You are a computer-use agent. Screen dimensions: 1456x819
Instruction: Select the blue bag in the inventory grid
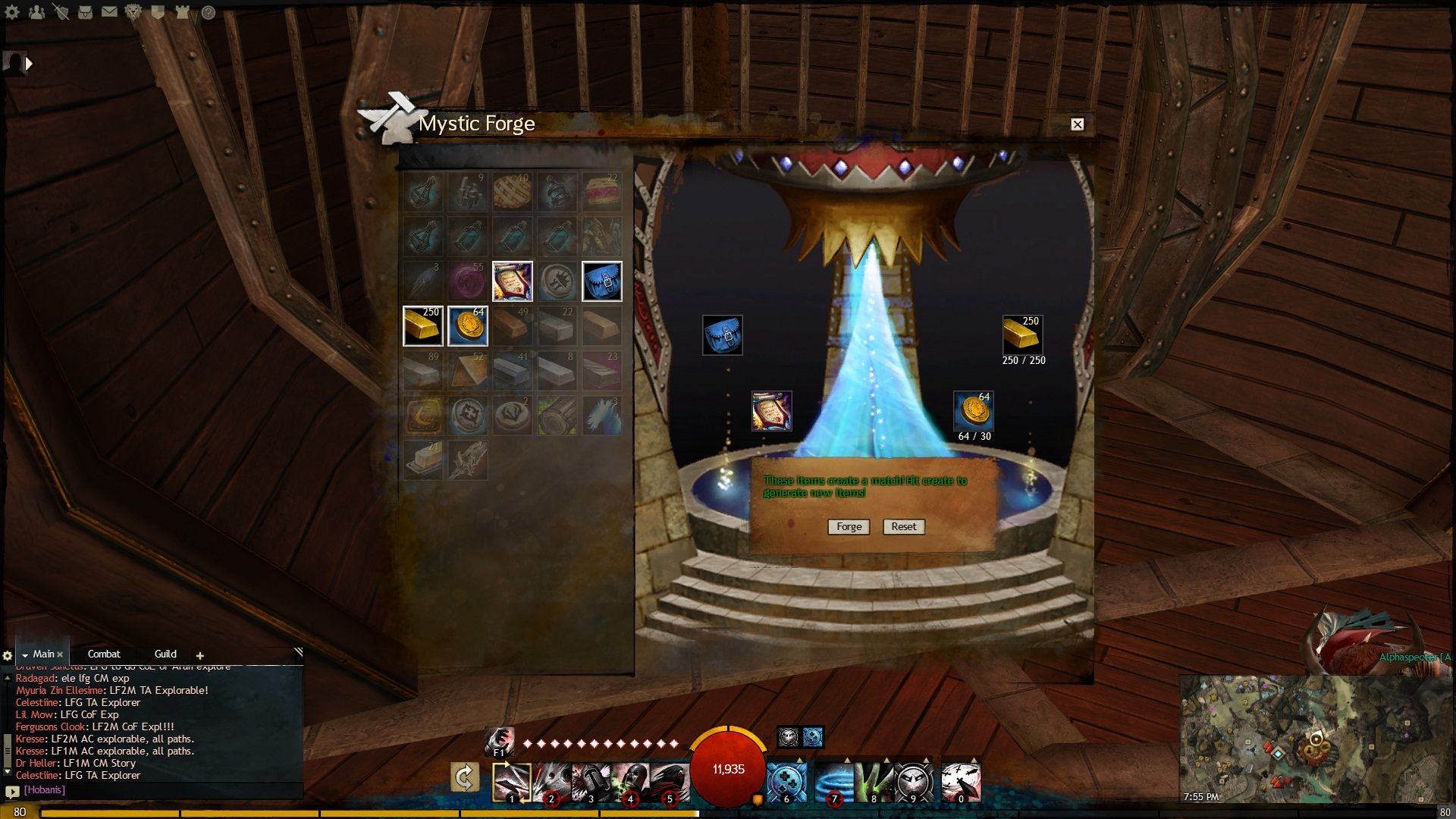[x=602, y=281]
